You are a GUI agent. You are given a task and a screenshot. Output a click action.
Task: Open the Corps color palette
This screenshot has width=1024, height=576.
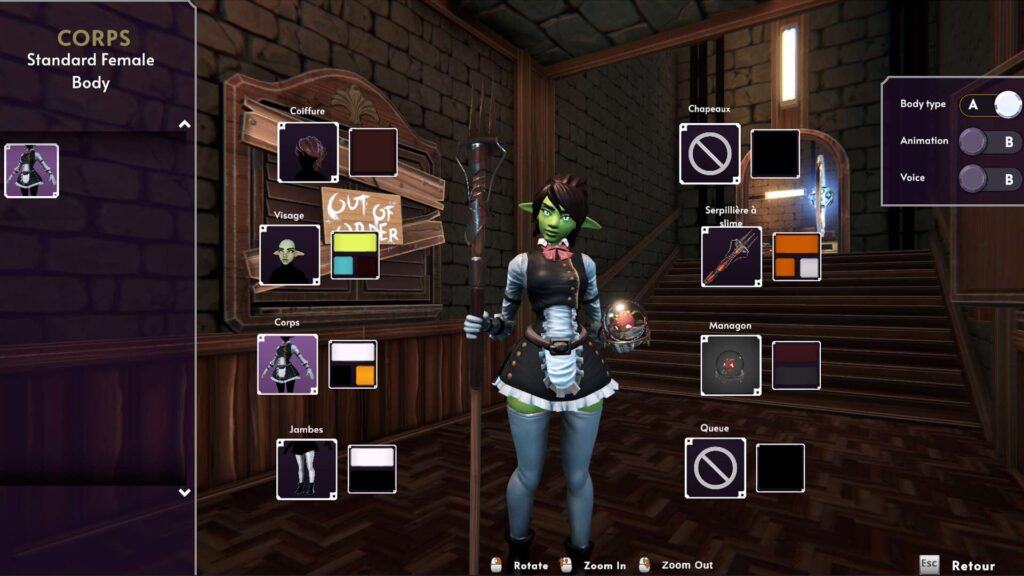tap(353, 364)
